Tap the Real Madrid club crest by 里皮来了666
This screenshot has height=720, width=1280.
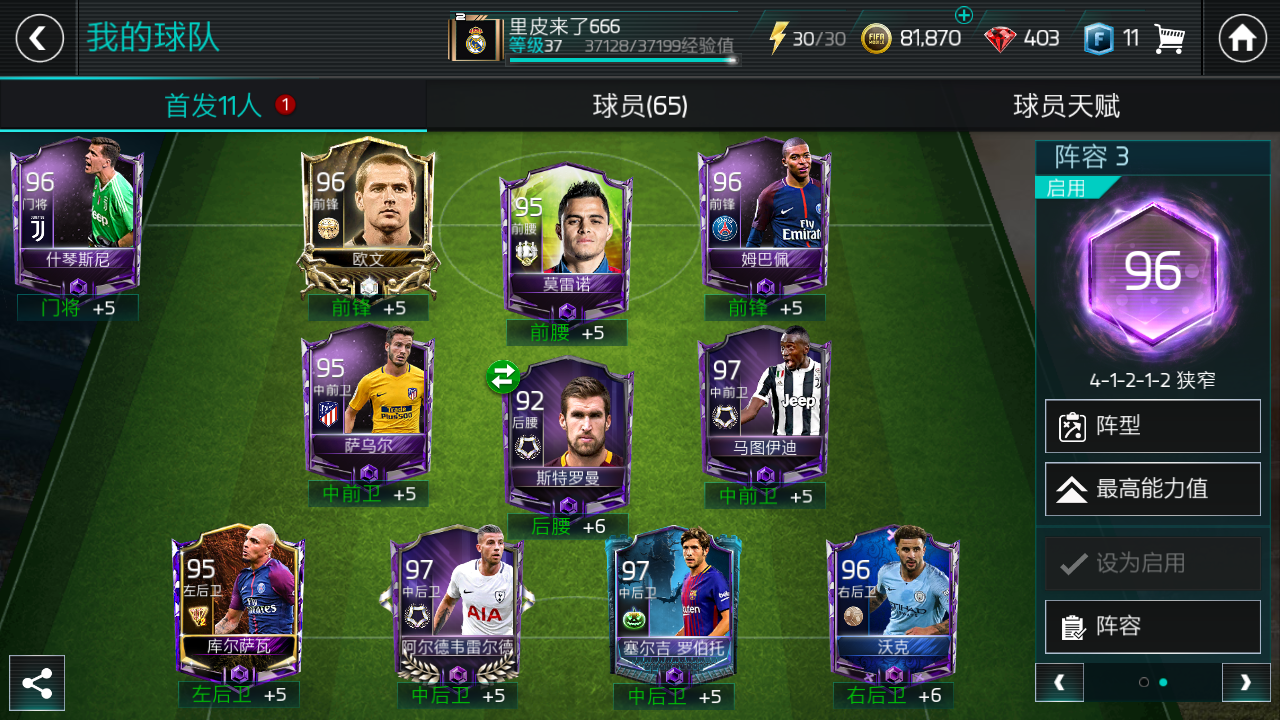[477, 36]
